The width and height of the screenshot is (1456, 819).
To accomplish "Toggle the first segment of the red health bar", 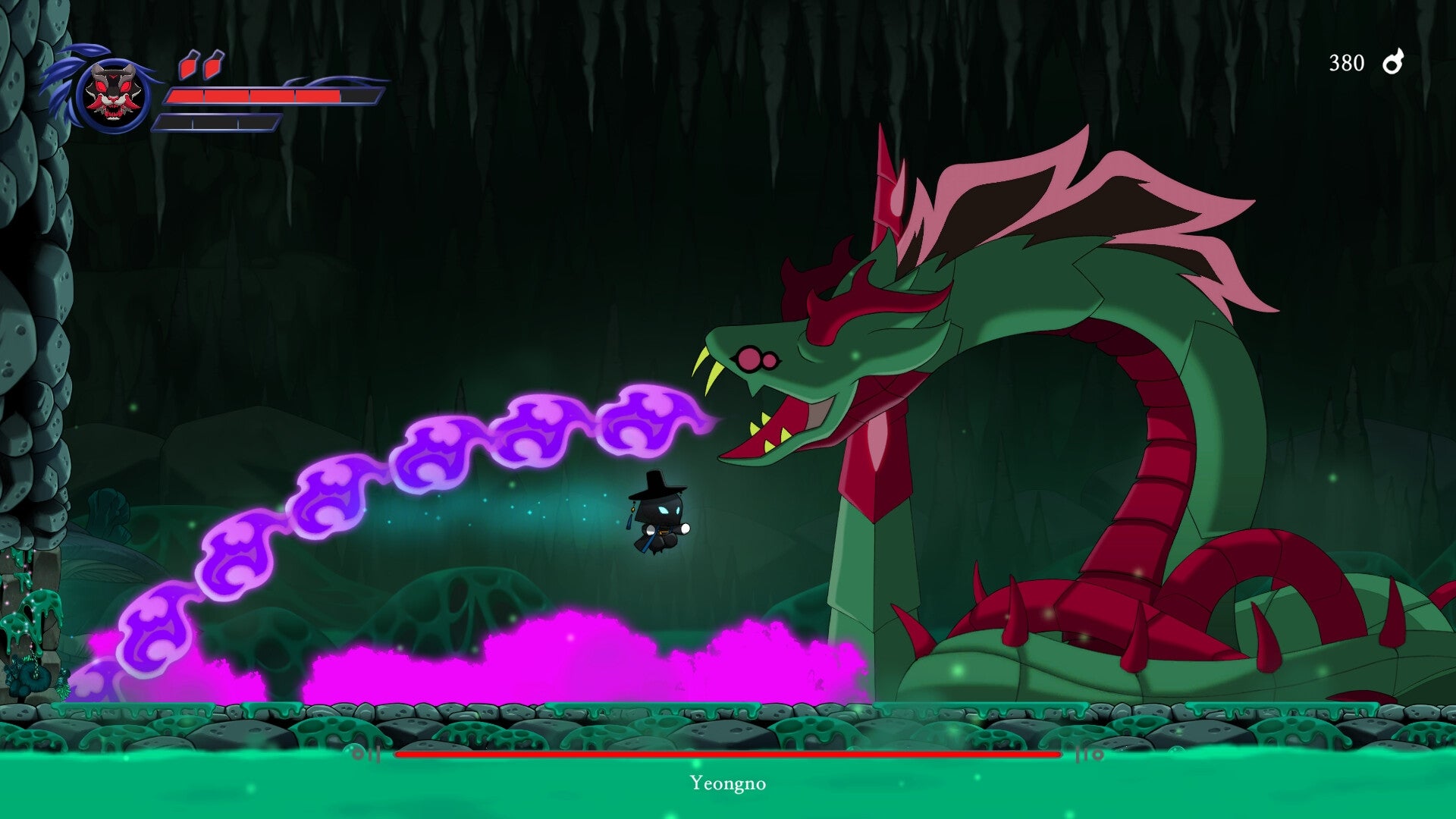I will tap(186, 97).
